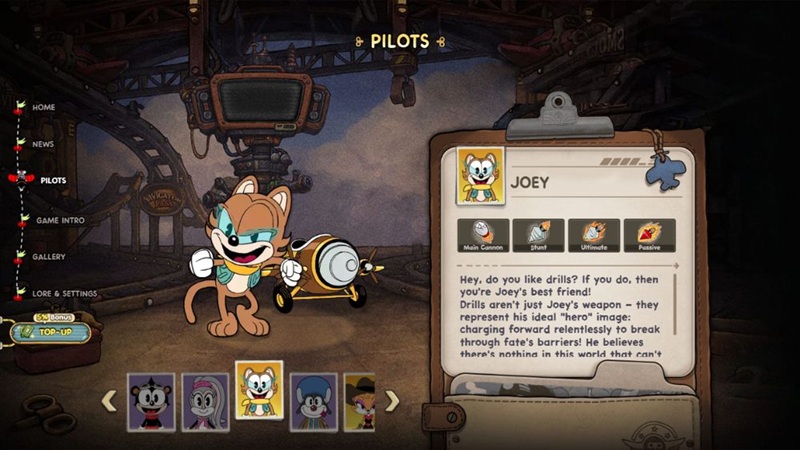Show the Stunt ability details
The width and height of the screenshot is (800, 450).
coord(538,235)
